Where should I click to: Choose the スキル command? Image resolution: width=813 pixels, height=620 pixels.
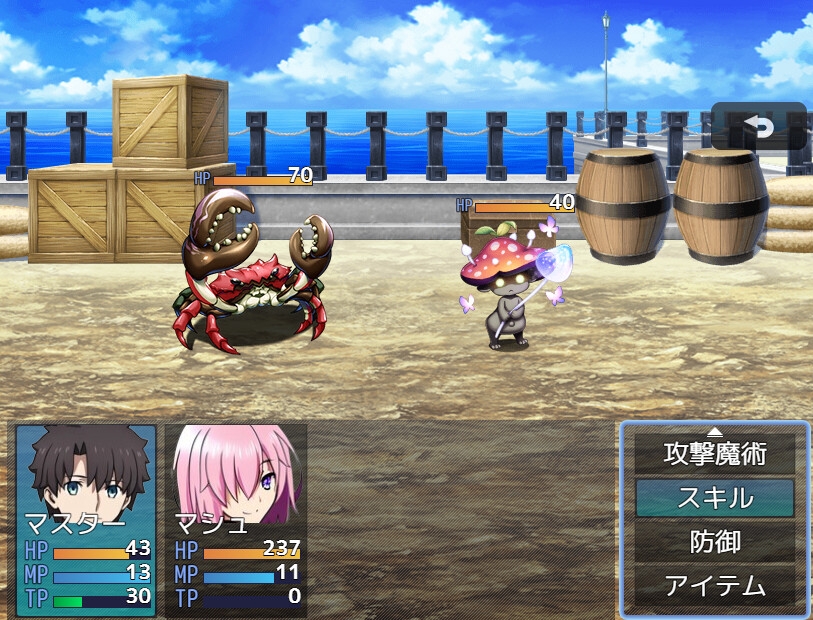pos(714,498)
